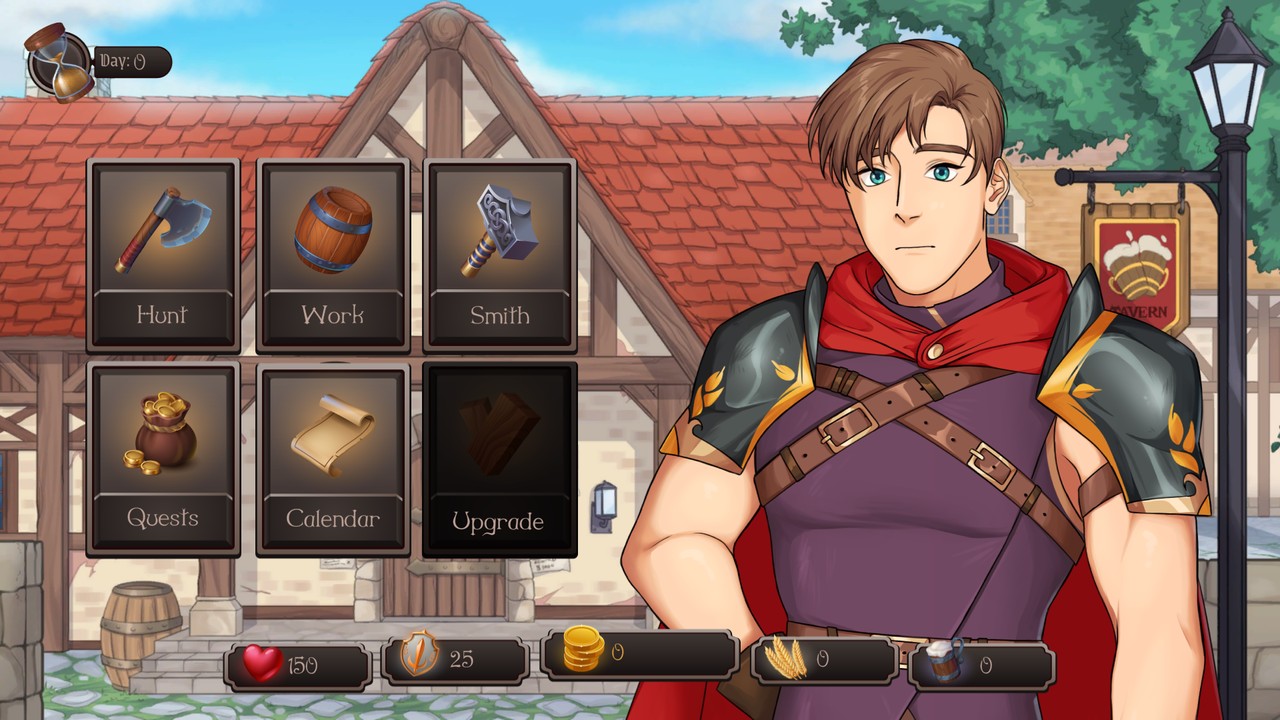Click the Smith hammer icon

(x=499, y=230)
